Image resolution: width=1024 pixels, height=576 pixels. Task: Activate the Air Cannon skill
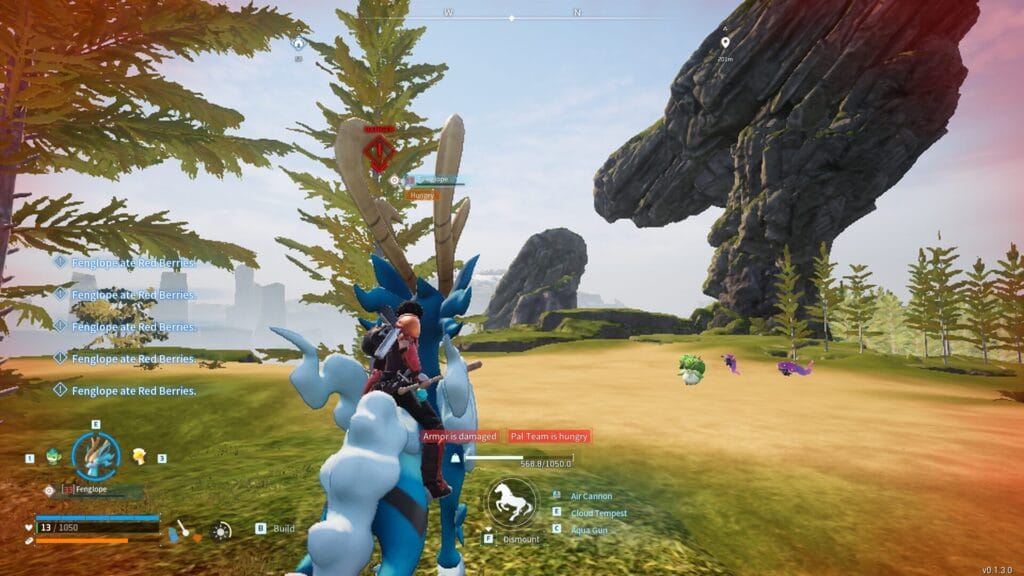(590, 496)
